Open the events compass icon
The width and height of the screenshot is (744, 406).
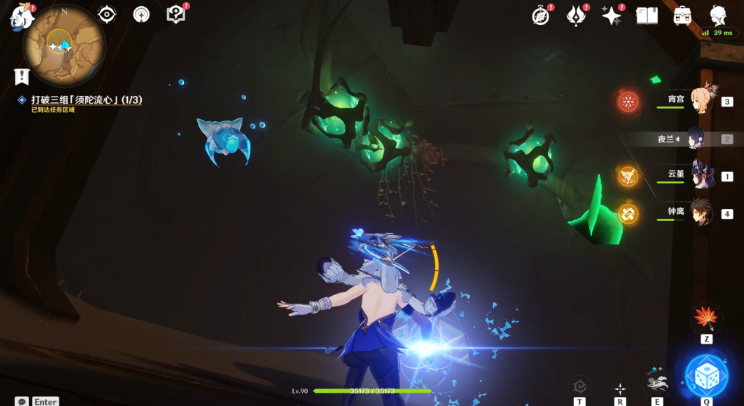(x=541, y=15)
